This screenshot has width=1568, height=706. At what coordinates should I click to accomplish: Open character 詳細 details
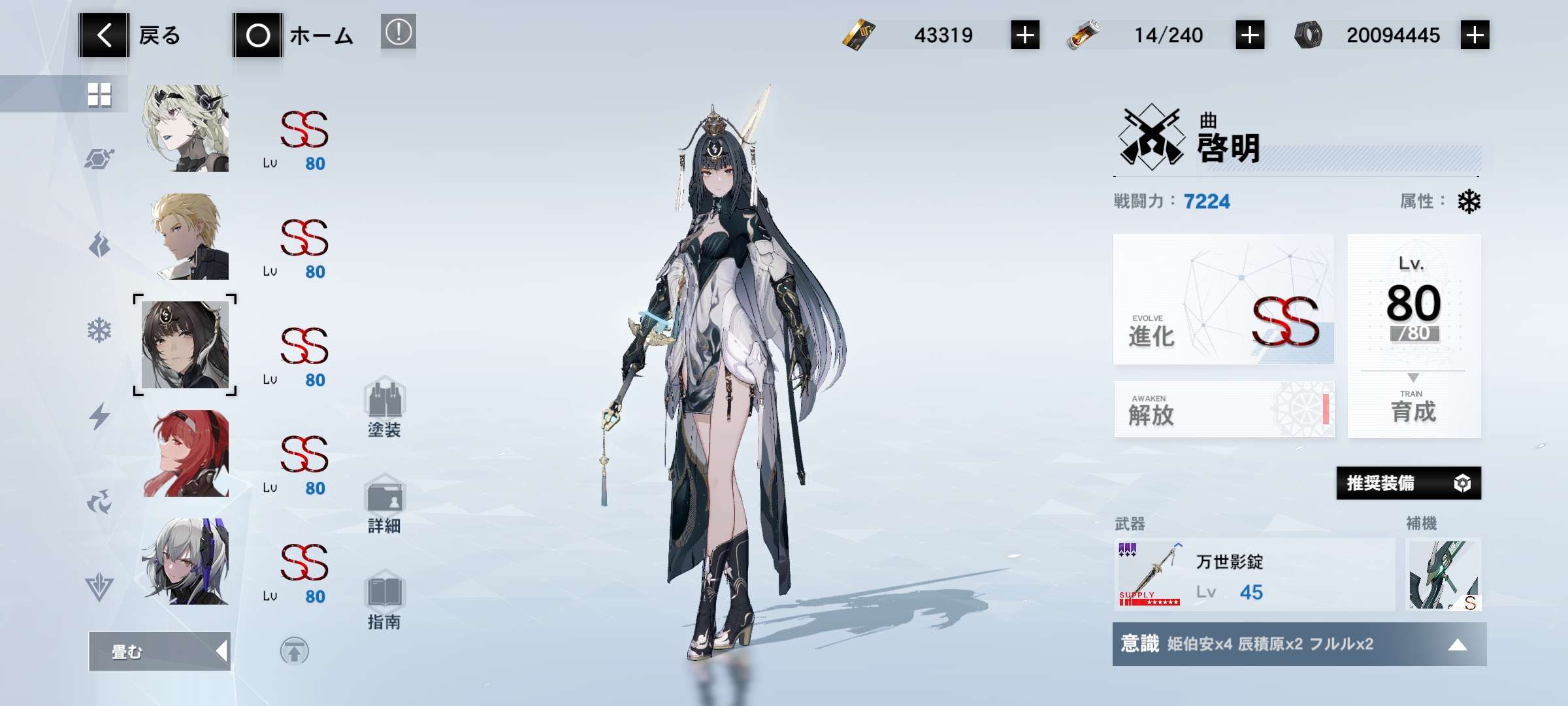coord(385,505)
